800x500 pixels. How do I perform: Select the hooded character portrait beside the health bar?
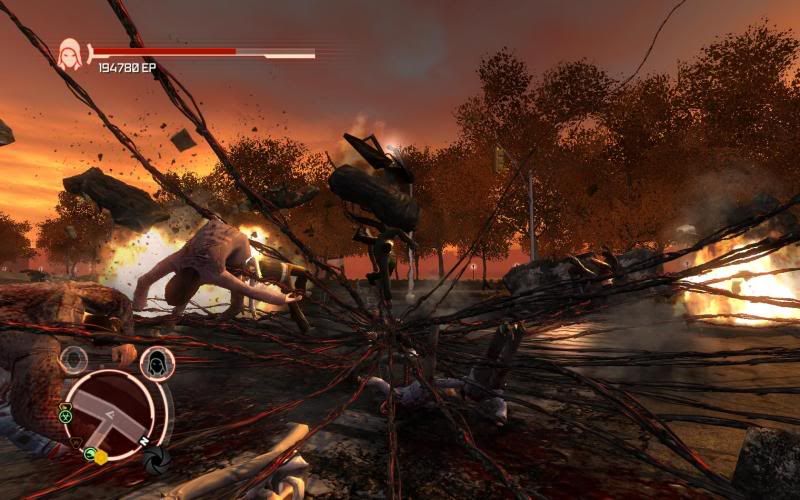click(70, 52)
